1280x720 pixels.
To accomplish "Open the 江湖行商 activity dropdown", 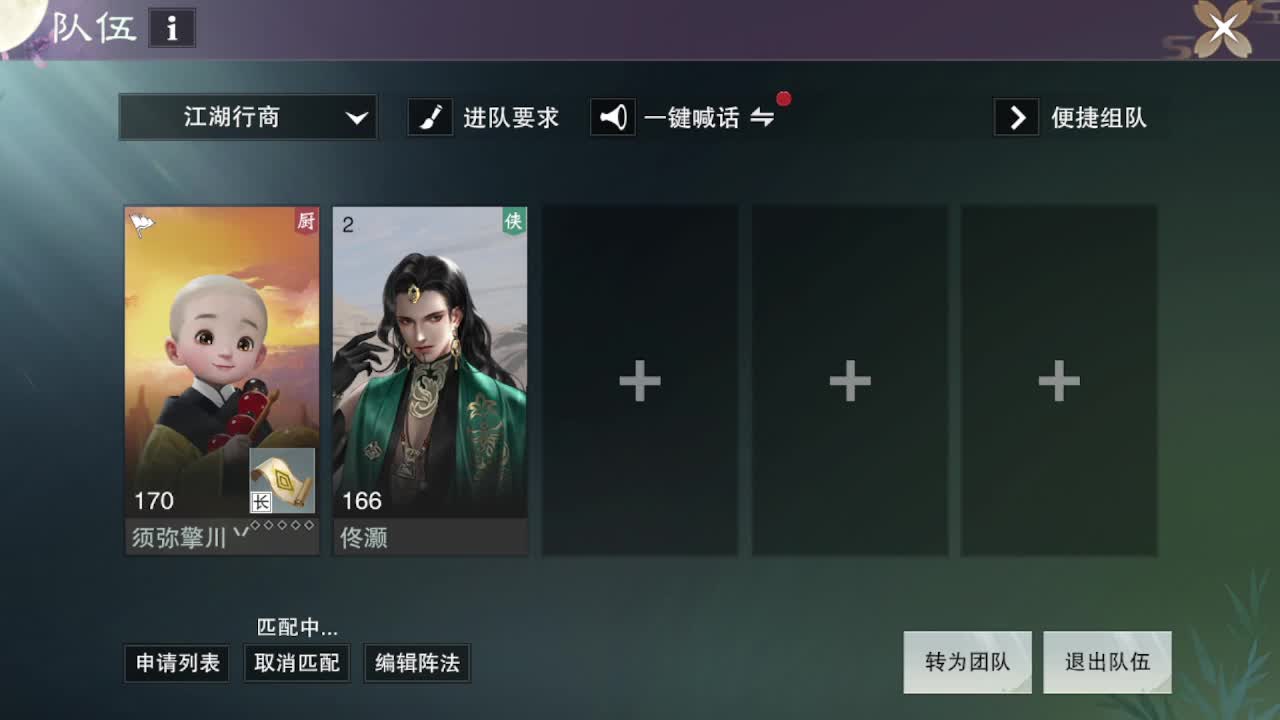I will 248,117.
